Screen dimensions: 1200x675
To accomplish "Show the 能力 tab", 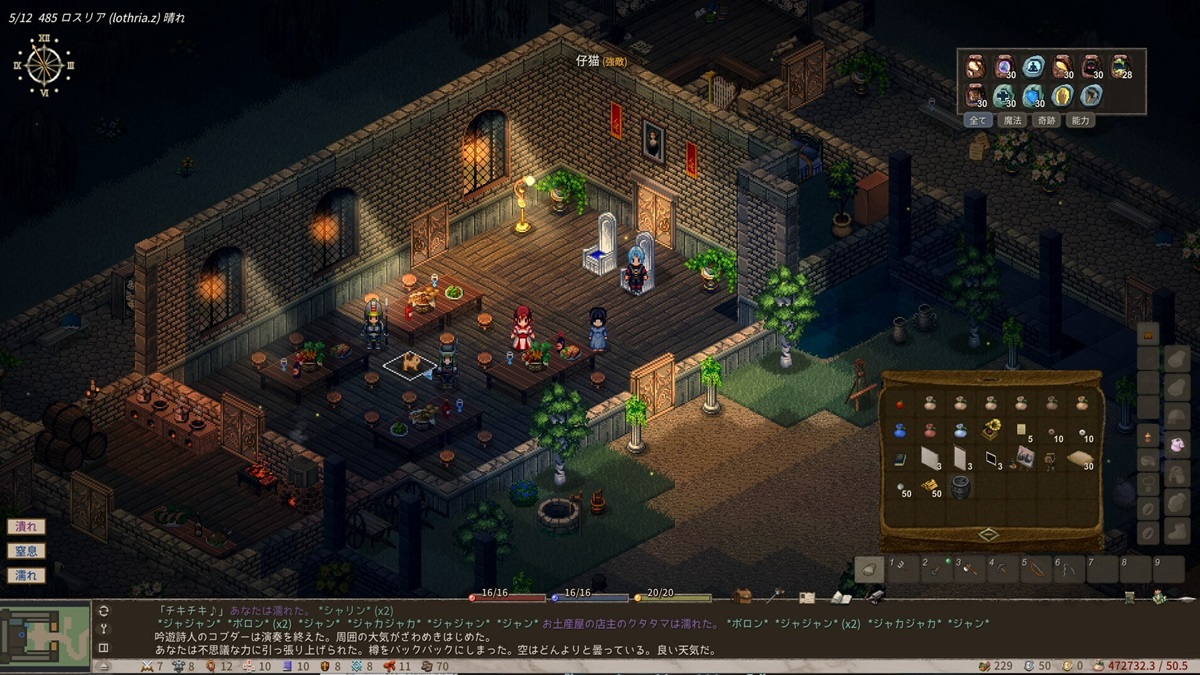I will (x=1080, y=120).
